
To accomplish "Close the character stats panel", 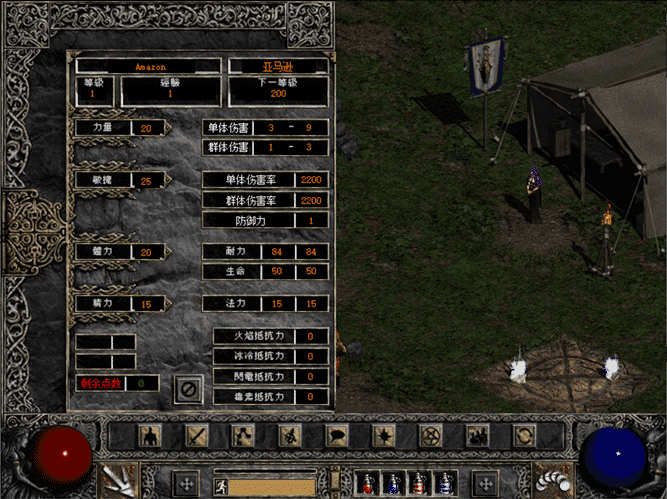I will coord(188,388).
